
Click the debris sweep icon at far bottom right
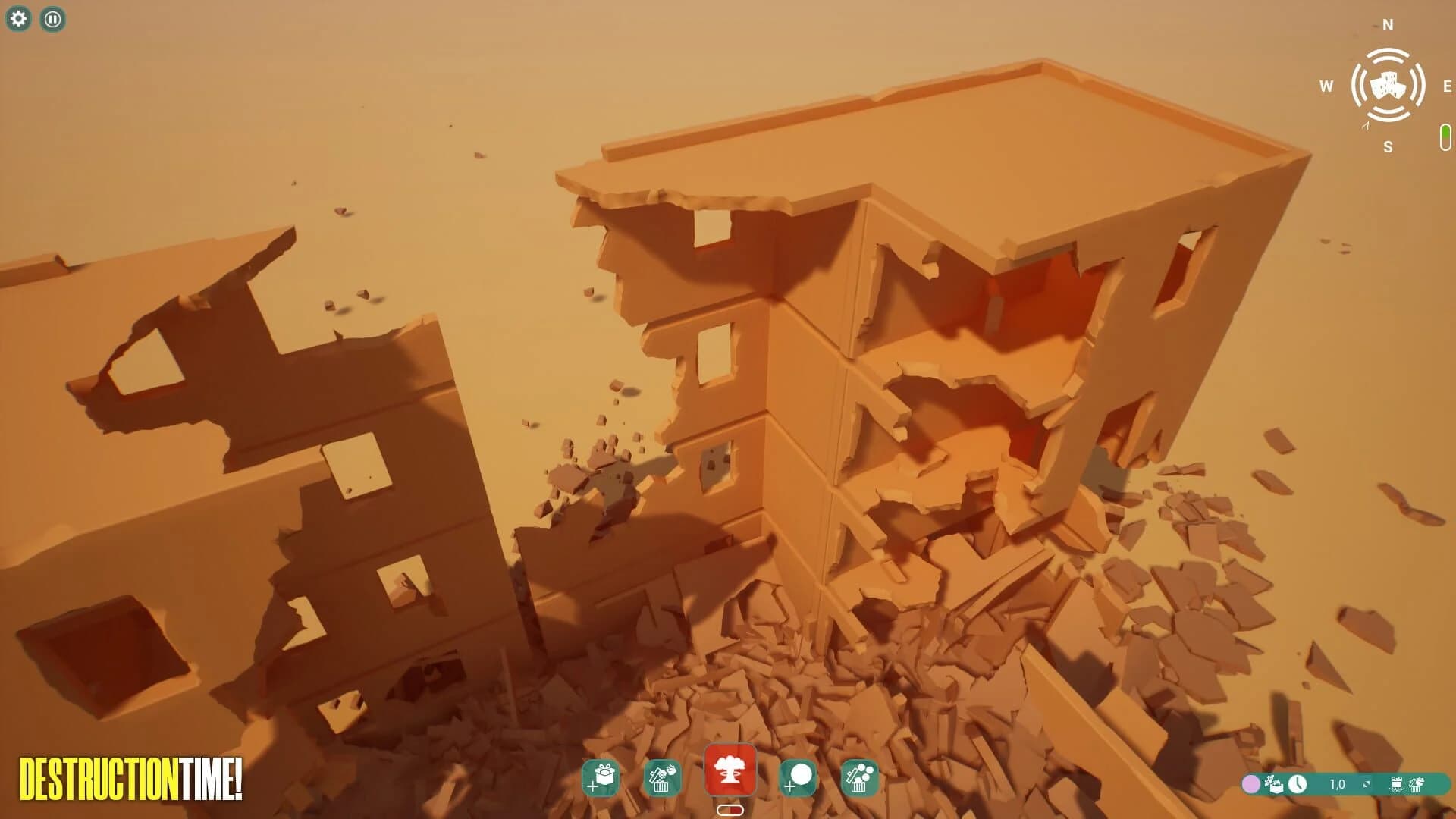pyautogui.click(x=1416, y=785)
